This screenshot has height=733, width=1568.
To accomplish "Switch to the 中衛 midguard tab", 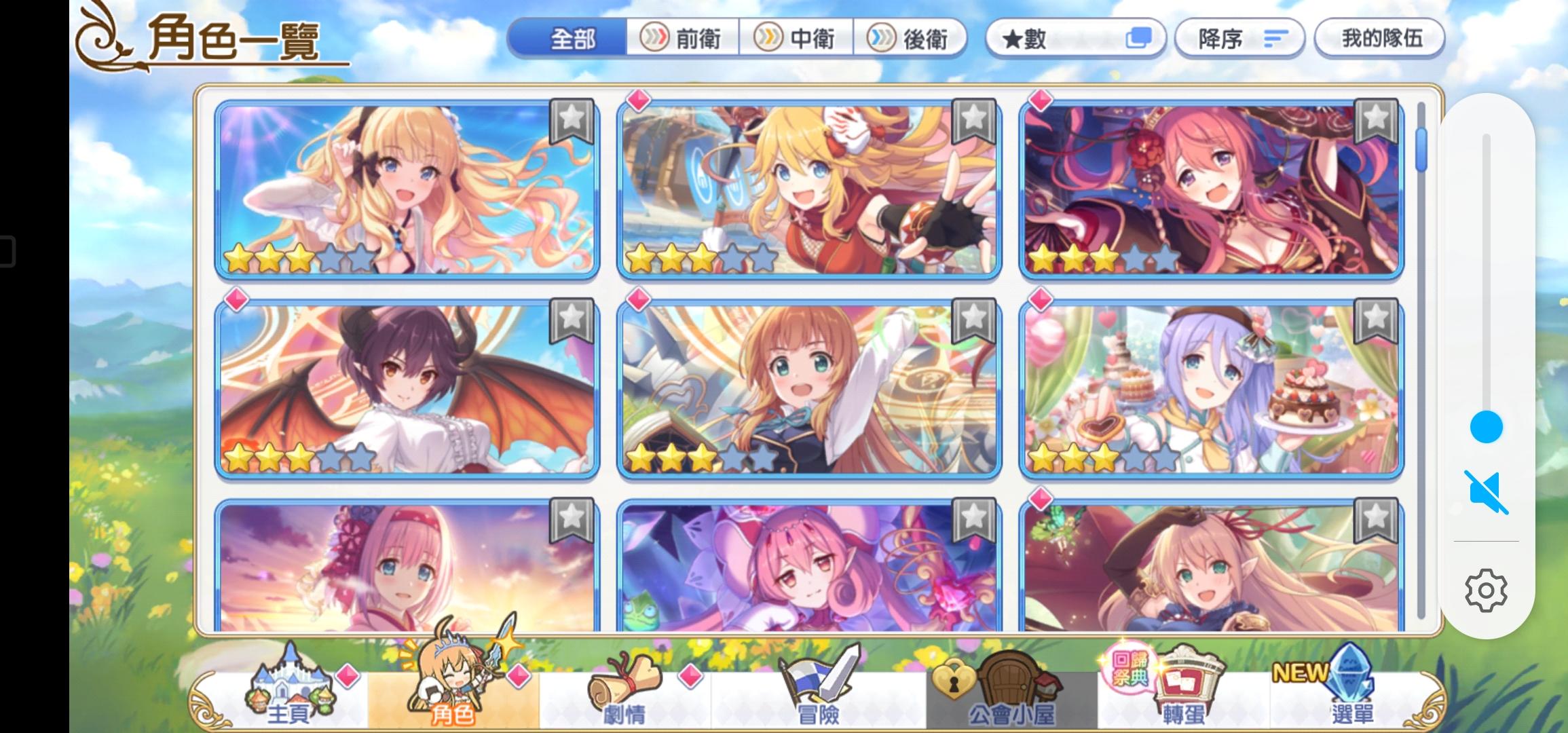I will 799,39.
